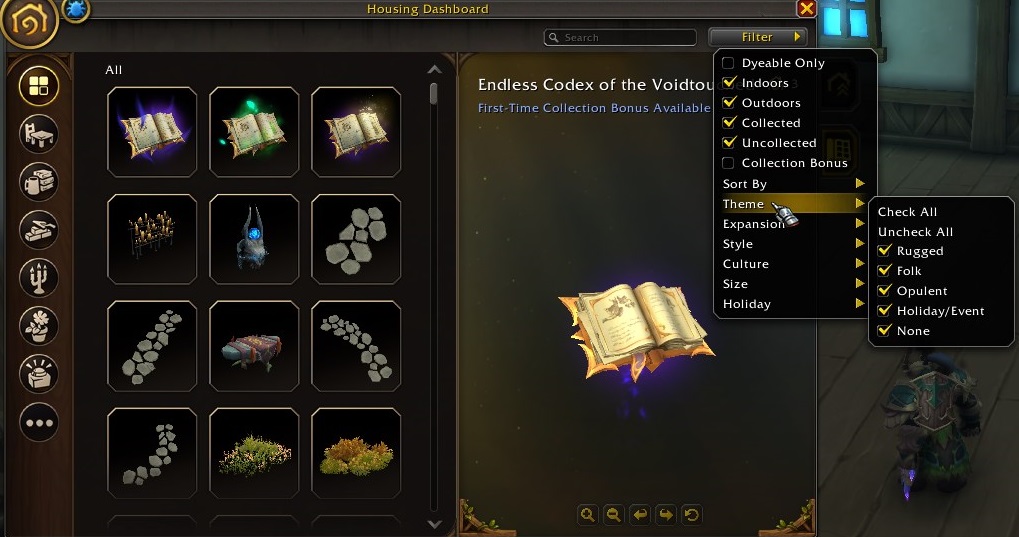This screenshot has height=537, width=1019.
Task: Select the blue-glowing helmet decor item
Action: (x=254, y=240)
